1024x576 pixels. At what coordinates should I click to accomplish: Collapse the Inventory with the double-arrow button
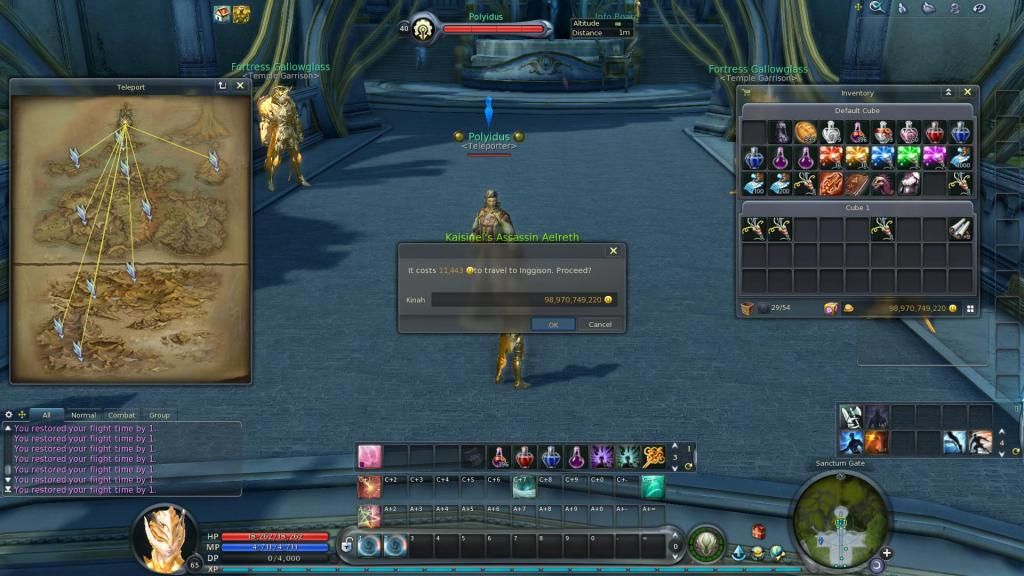[x=948, y=92]
